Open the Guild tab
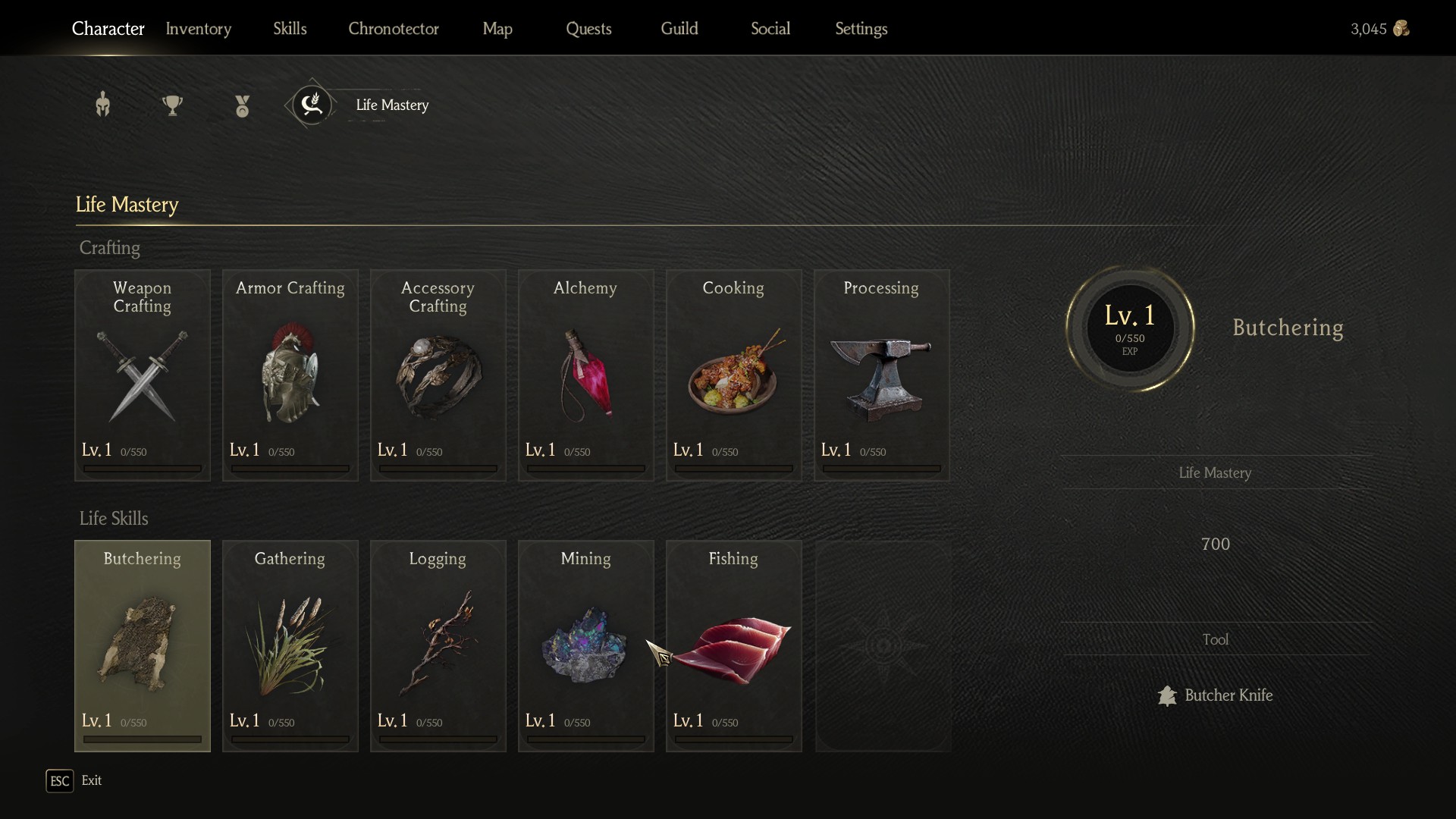This screenshot has width=1456, height=819. pyautogui.click(x=679, y=29)
